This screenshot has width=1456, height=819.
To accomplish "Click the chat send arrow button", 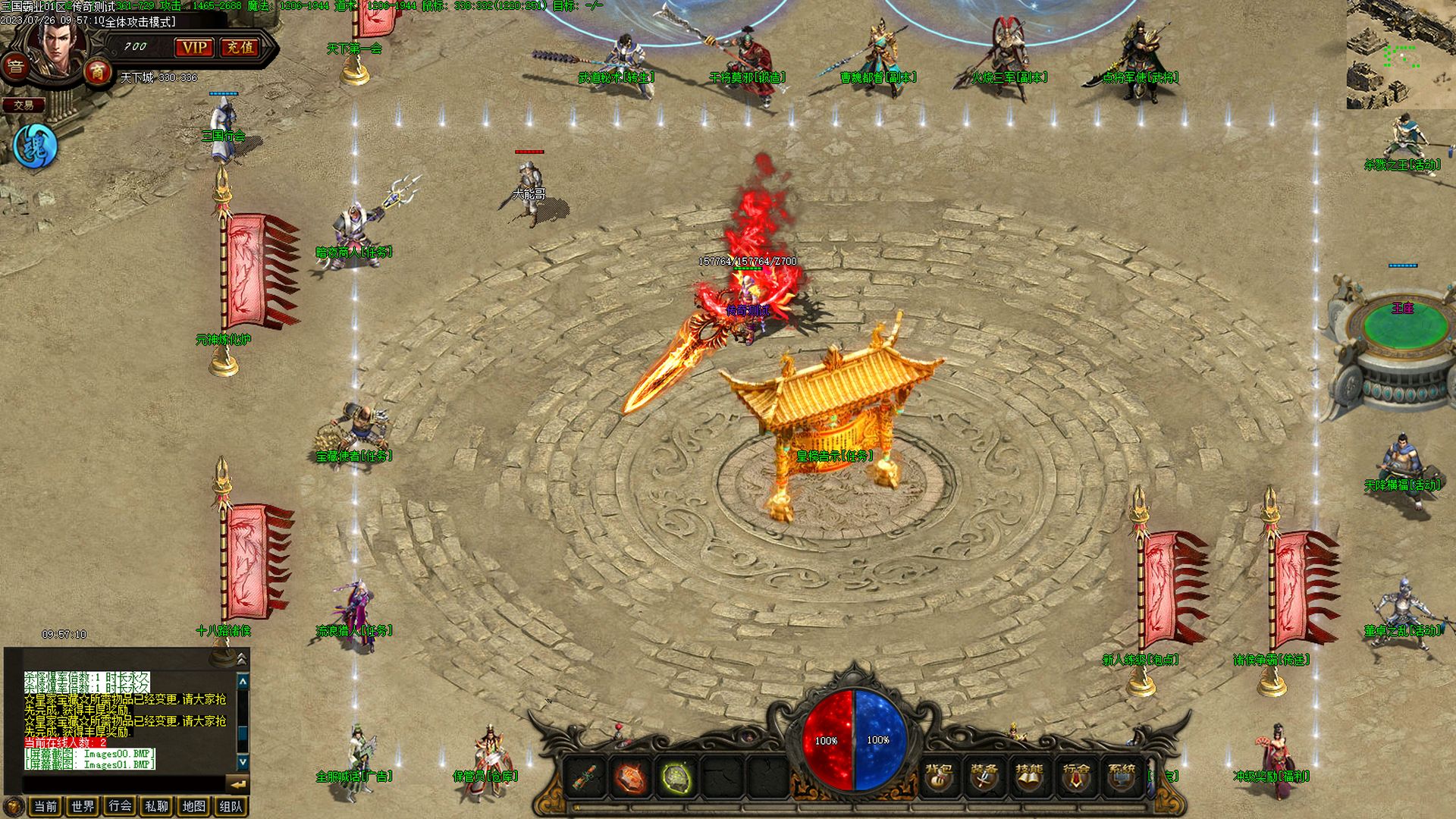I will (237, 784).
